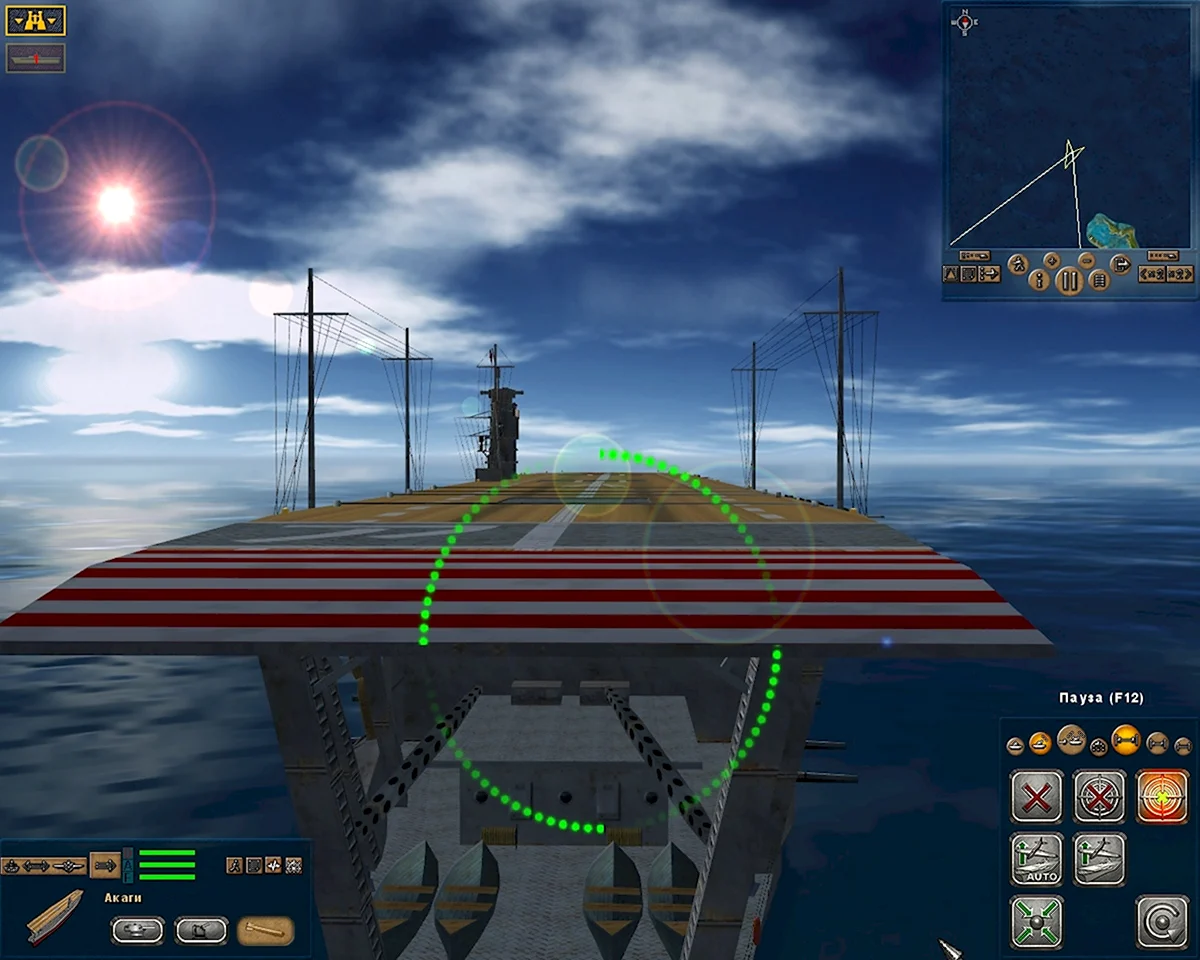Toggle the orange target fire-at-will button

pos(1162,796)
